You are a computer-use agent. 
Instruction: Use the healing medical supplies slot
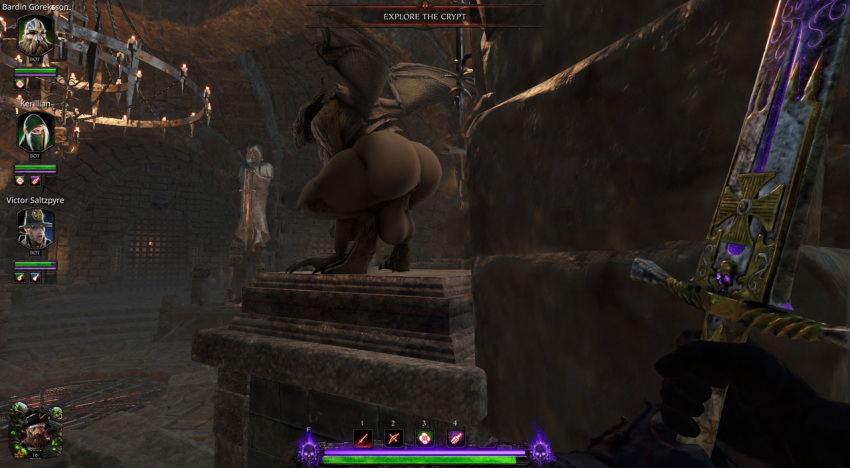pos(424,437)
